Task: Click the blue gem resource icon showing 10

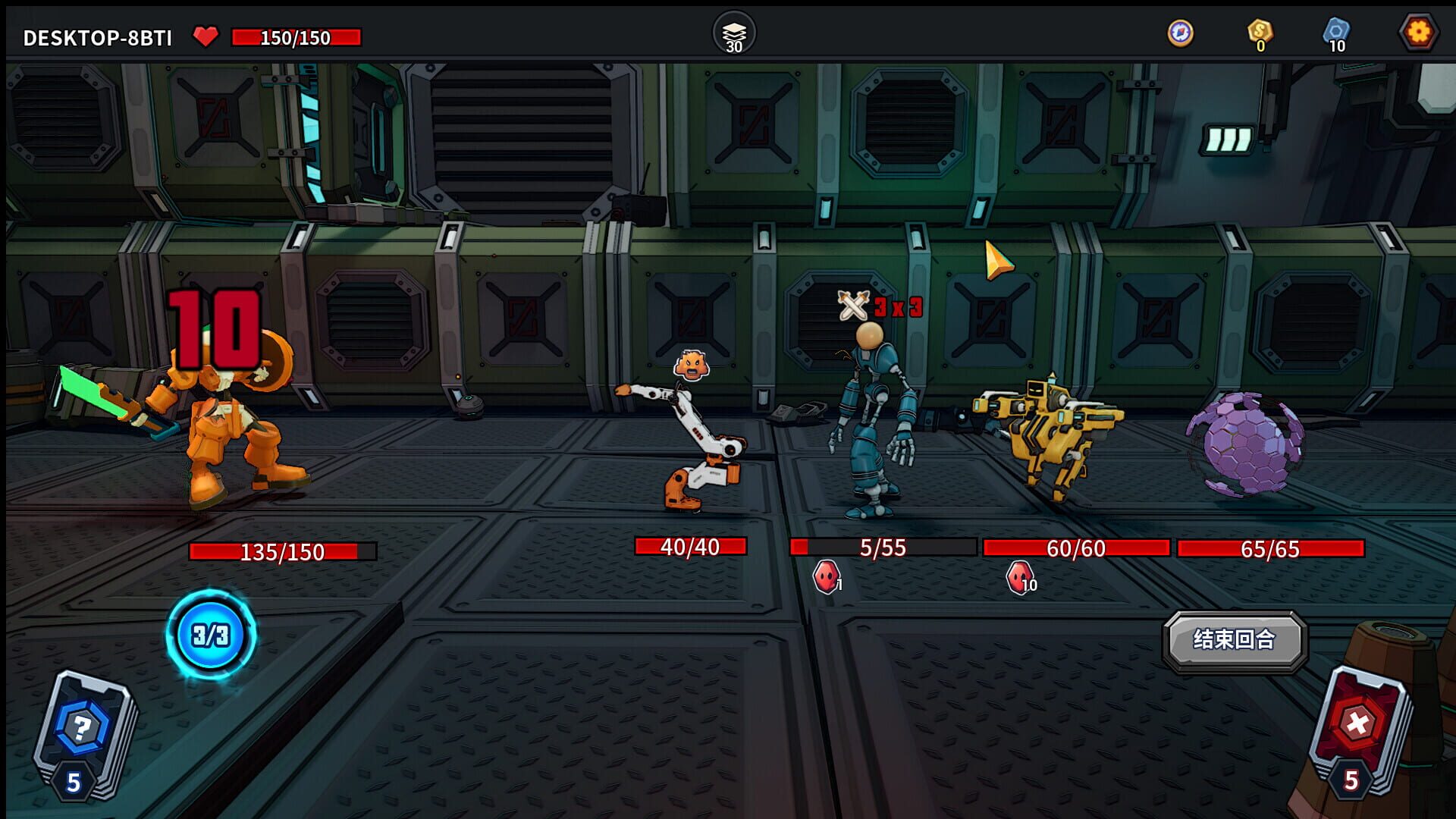Action: 1335,32
